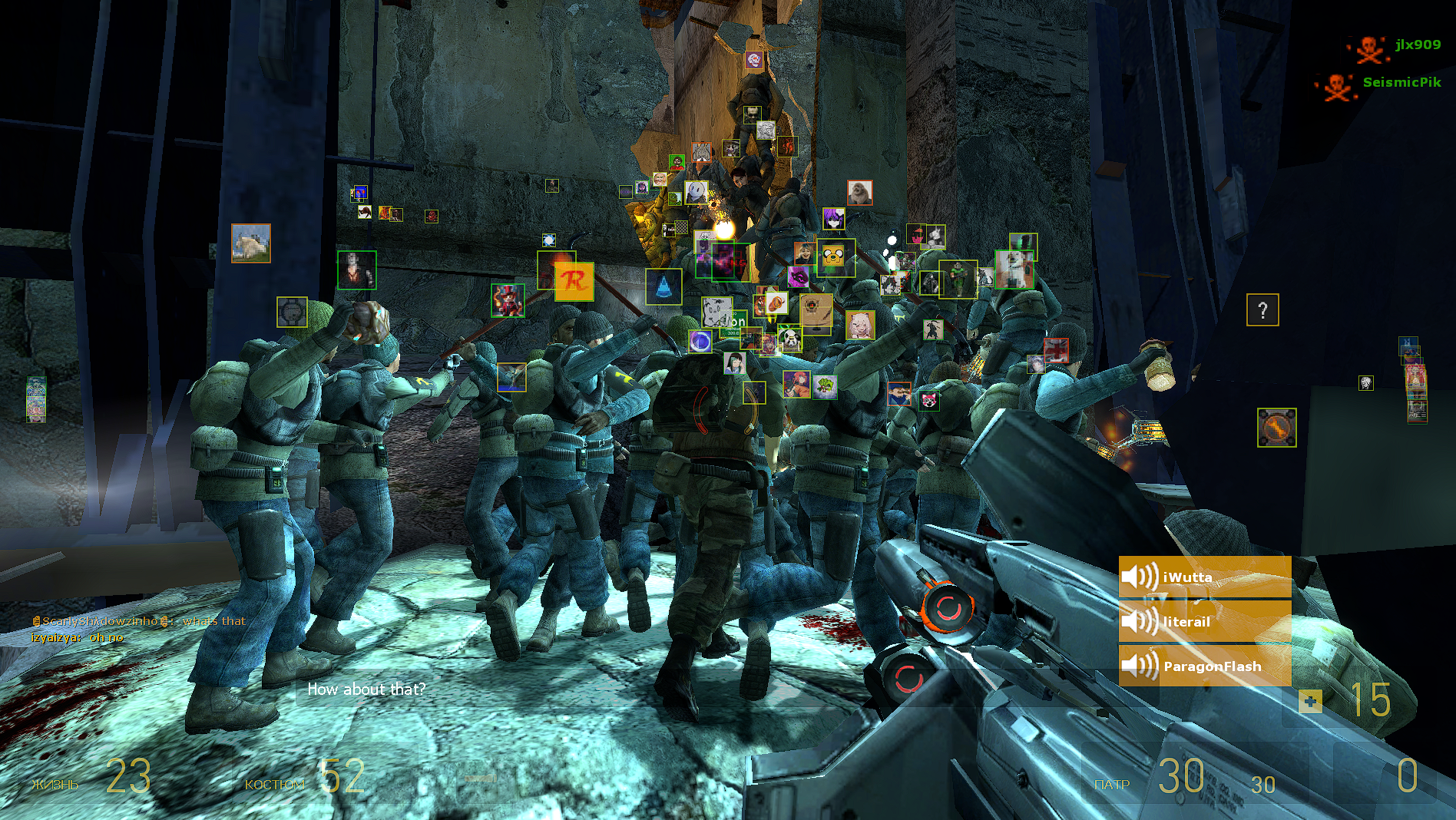Click iWutta's voice chat indicator
Image resolution: width=1456 pixels, height=820 pixels.
1204,577
